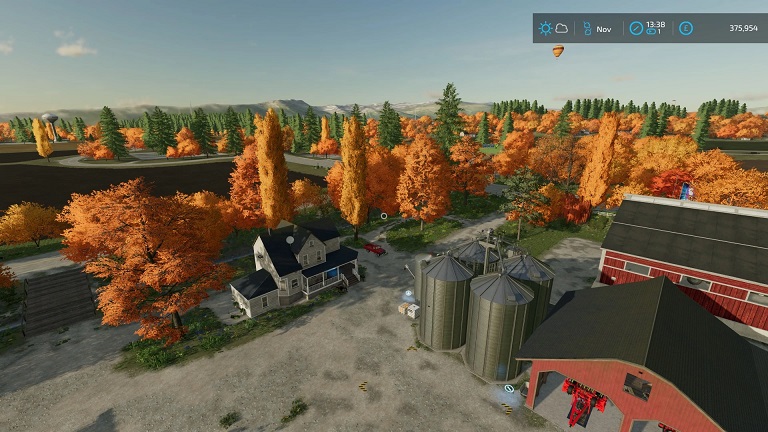Select the pound currency icon

tap(685, 28)
